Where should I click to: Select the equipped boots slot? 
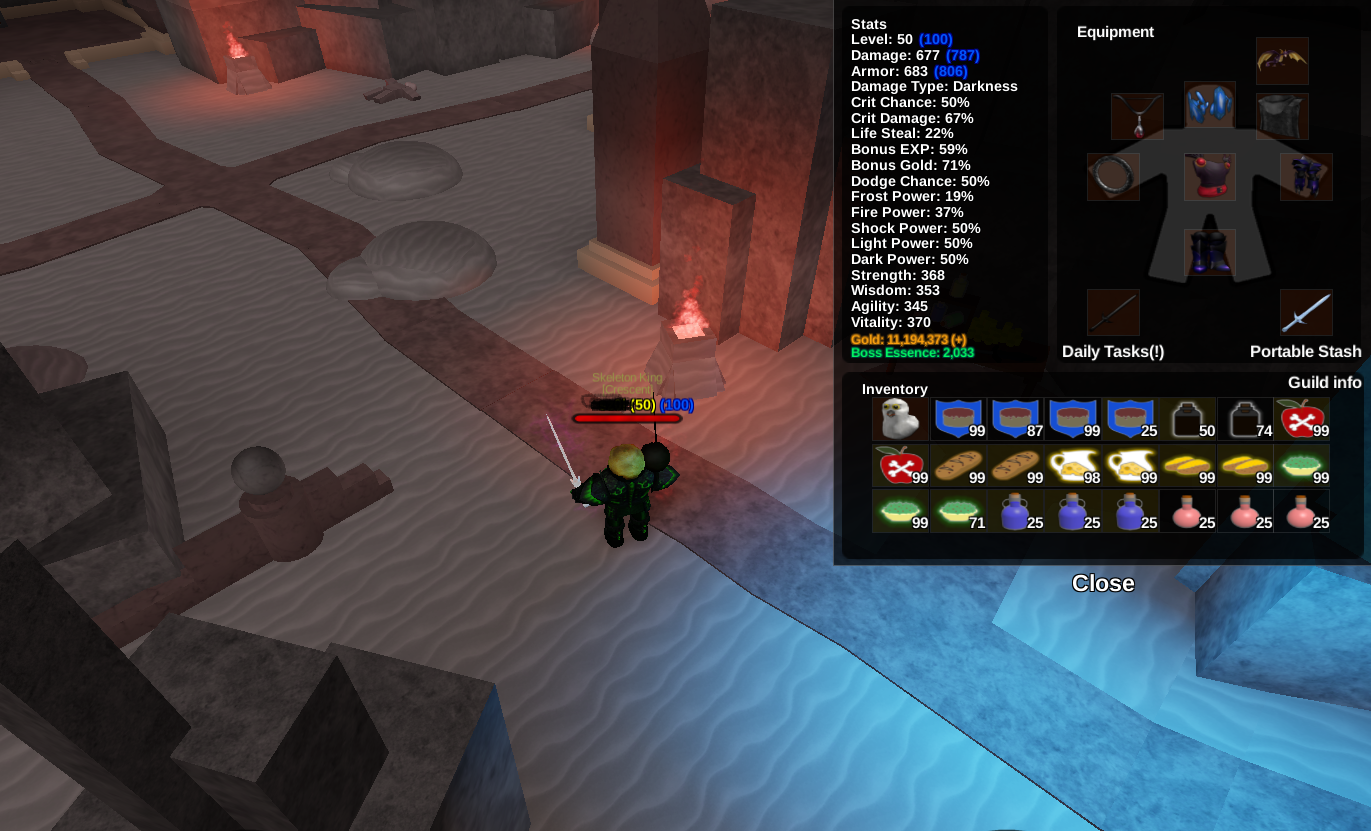[1210, 252]
